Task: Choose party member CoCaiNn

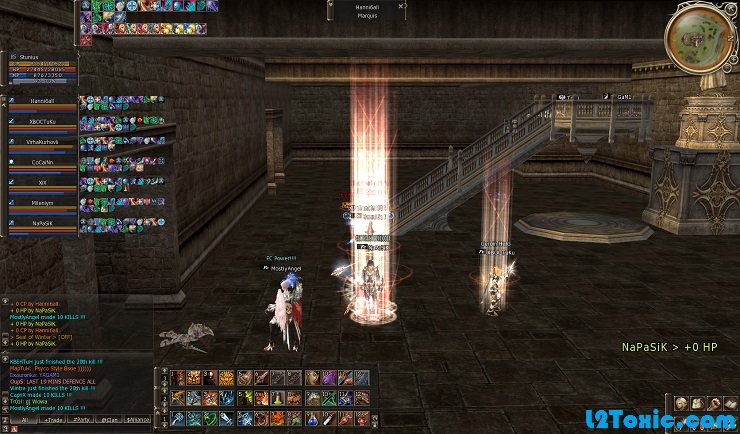Action: pyautogui.click(x=42, y=162)
